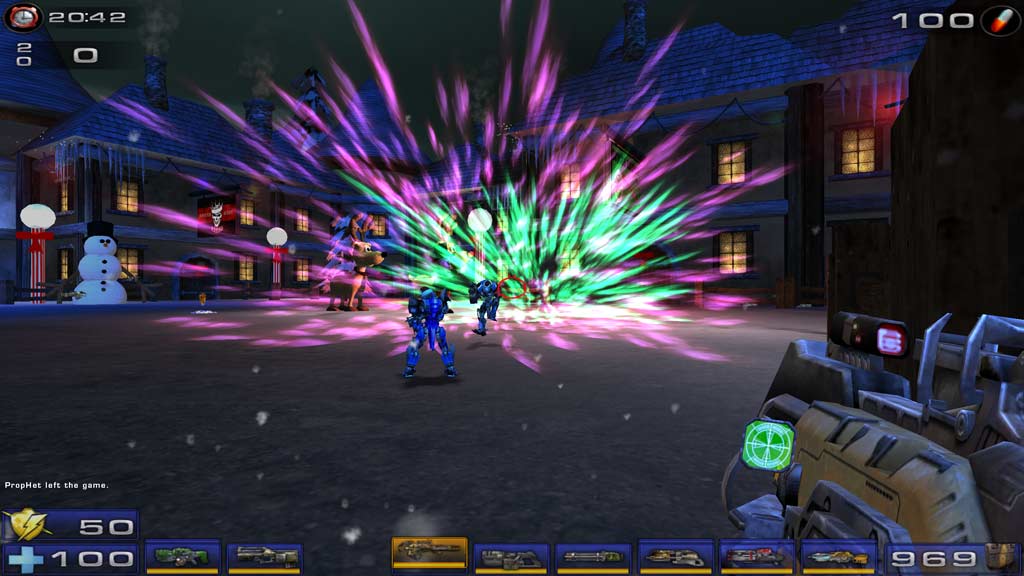
Task: Click the match clock icon
Action: (24, 17)
